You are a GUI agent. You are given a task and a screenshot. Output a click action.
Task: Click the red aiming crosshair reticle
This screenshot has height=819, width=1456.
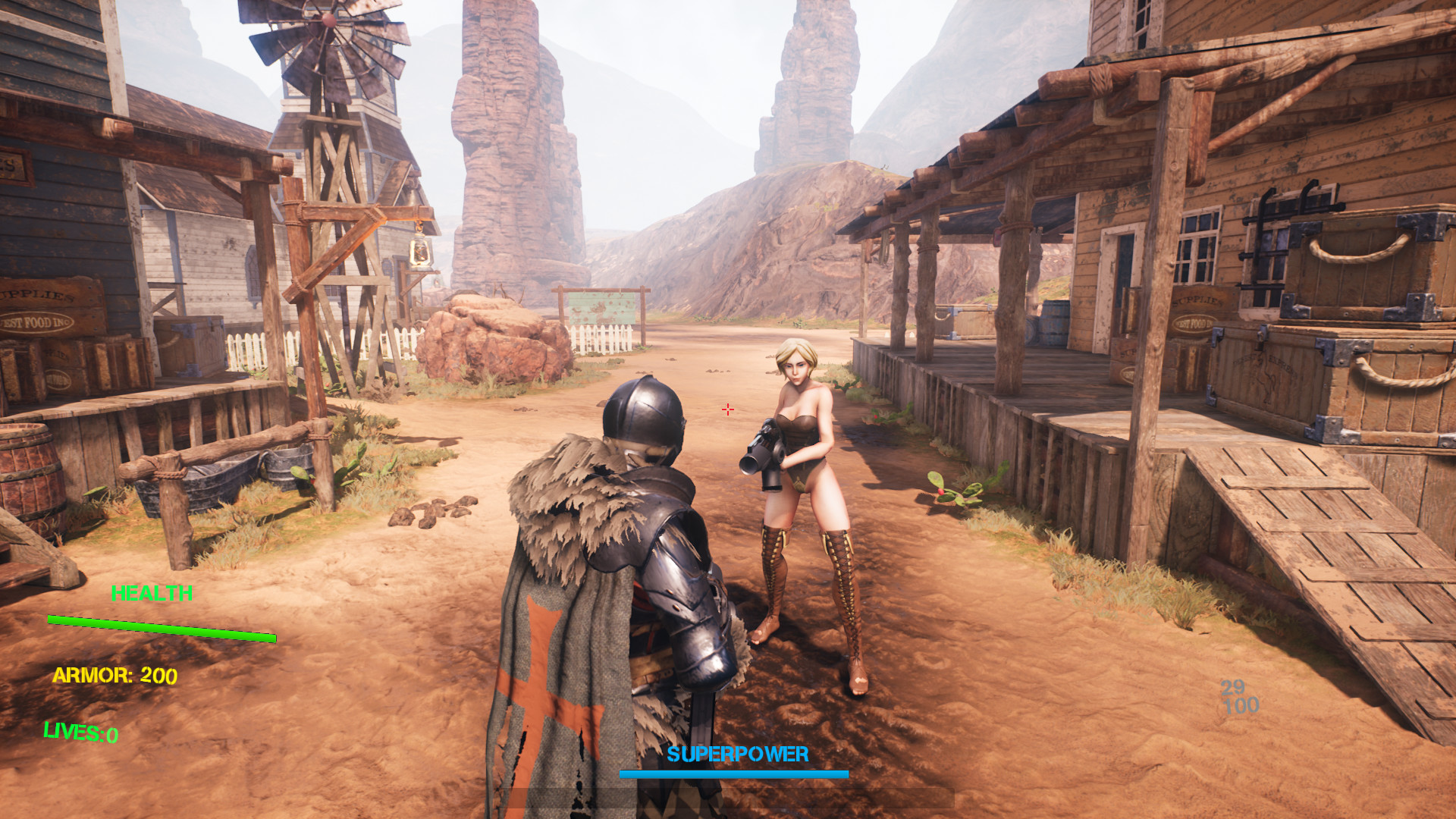727,409
